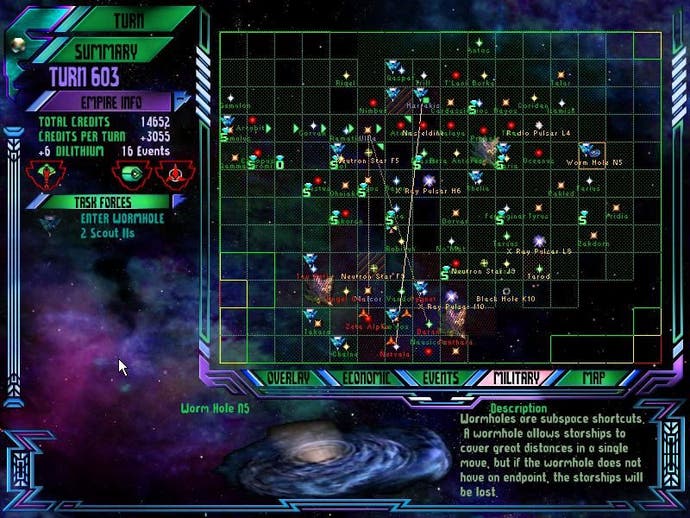Select the Military tab
The width and height of the screenshot is (690, 518).
[516, 378]
